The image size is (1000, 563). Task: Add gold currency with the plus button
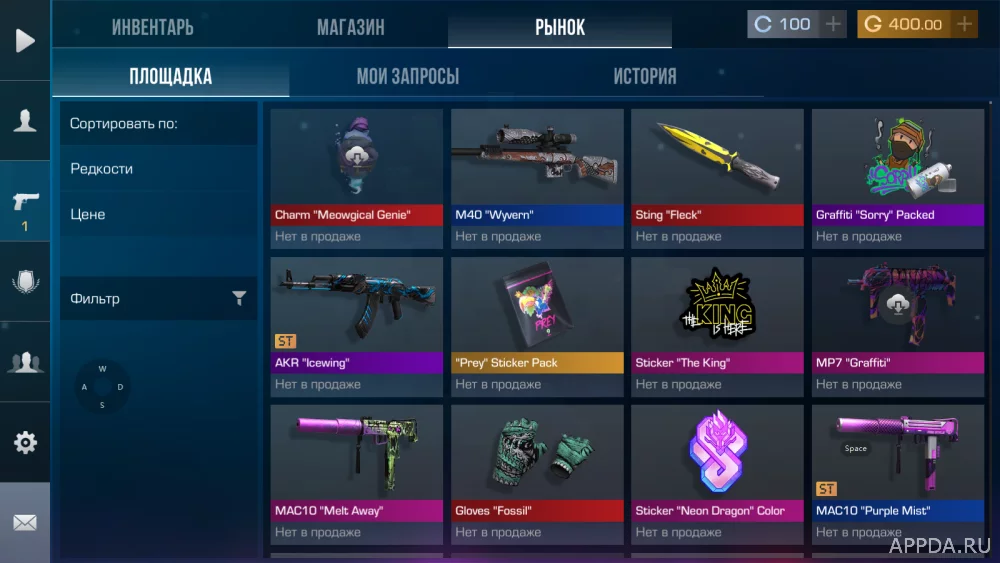click(964, 24)
